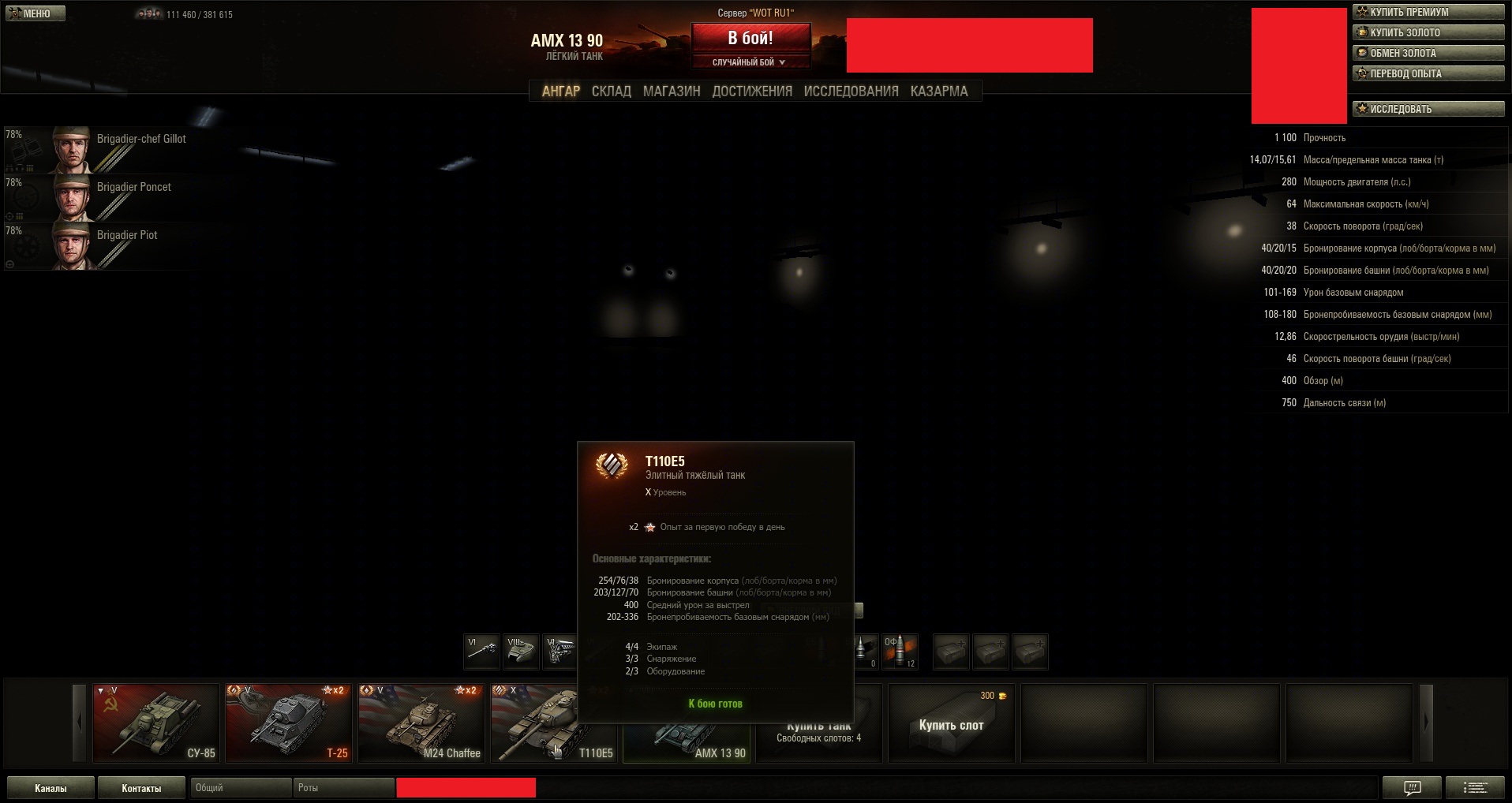Open the Магазин tab
This screenshot has height=803, width=1512.
tap(672, 92)
